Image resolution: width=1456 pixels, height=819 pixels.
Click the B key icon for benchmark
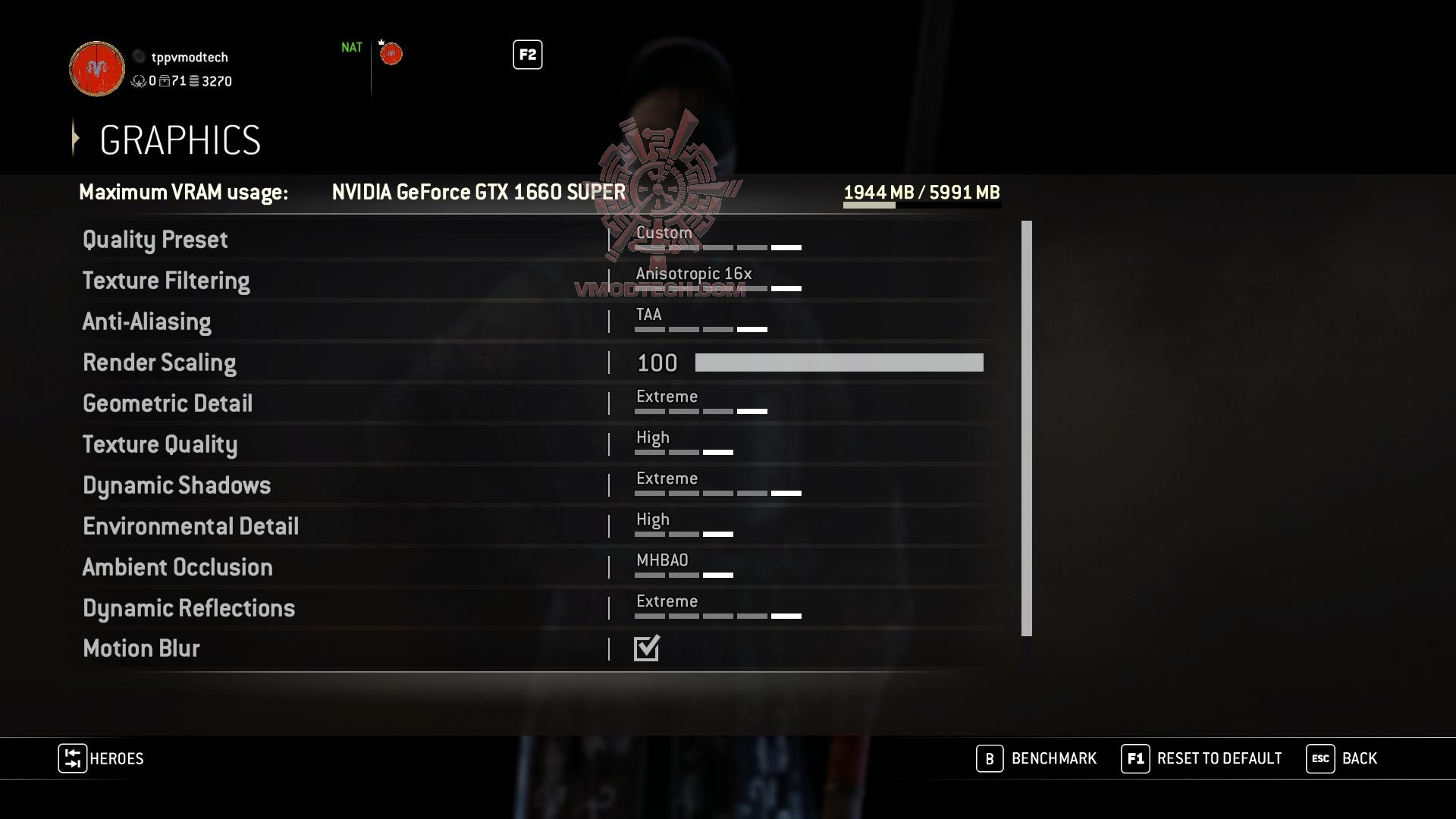click(x=989, y=758)
